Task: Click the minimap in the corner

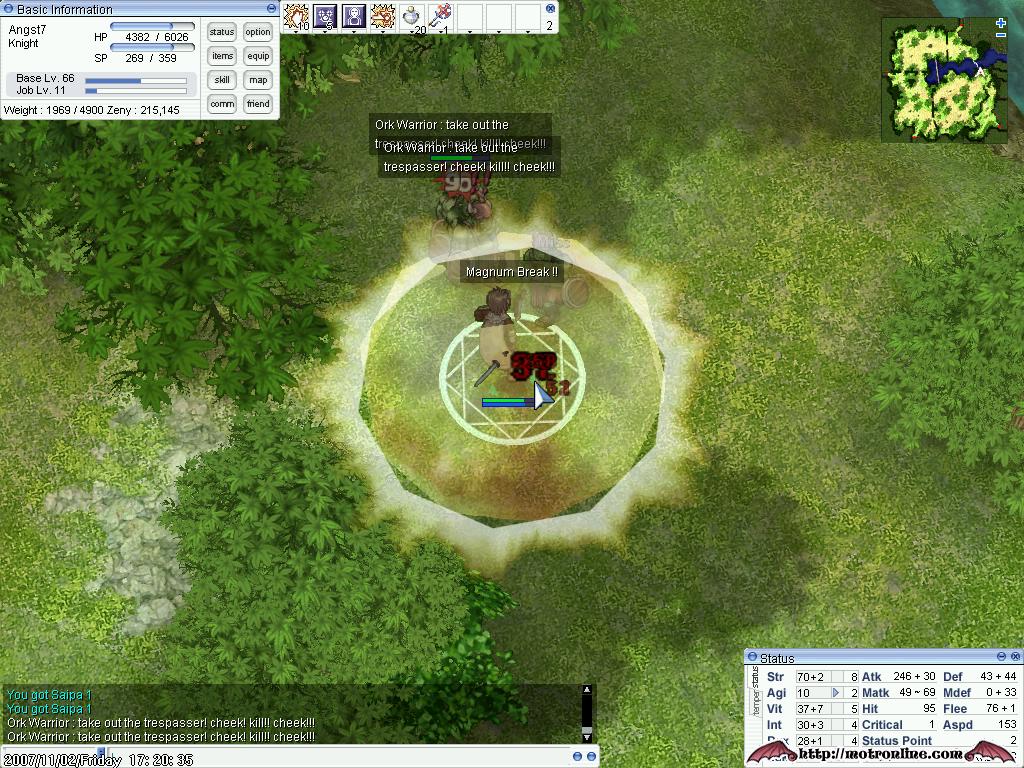Action: tap(942, 80)
